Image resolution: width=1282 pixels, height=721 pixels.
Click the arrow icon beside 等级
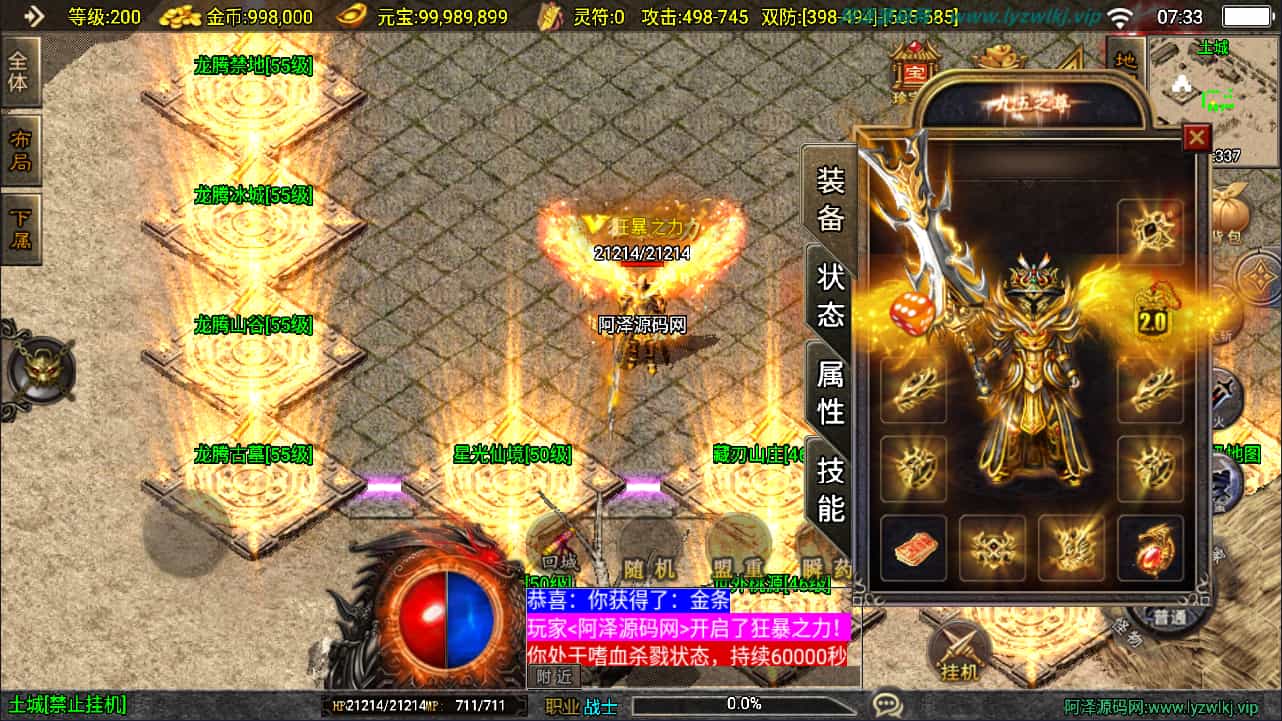tap(34, 16)
